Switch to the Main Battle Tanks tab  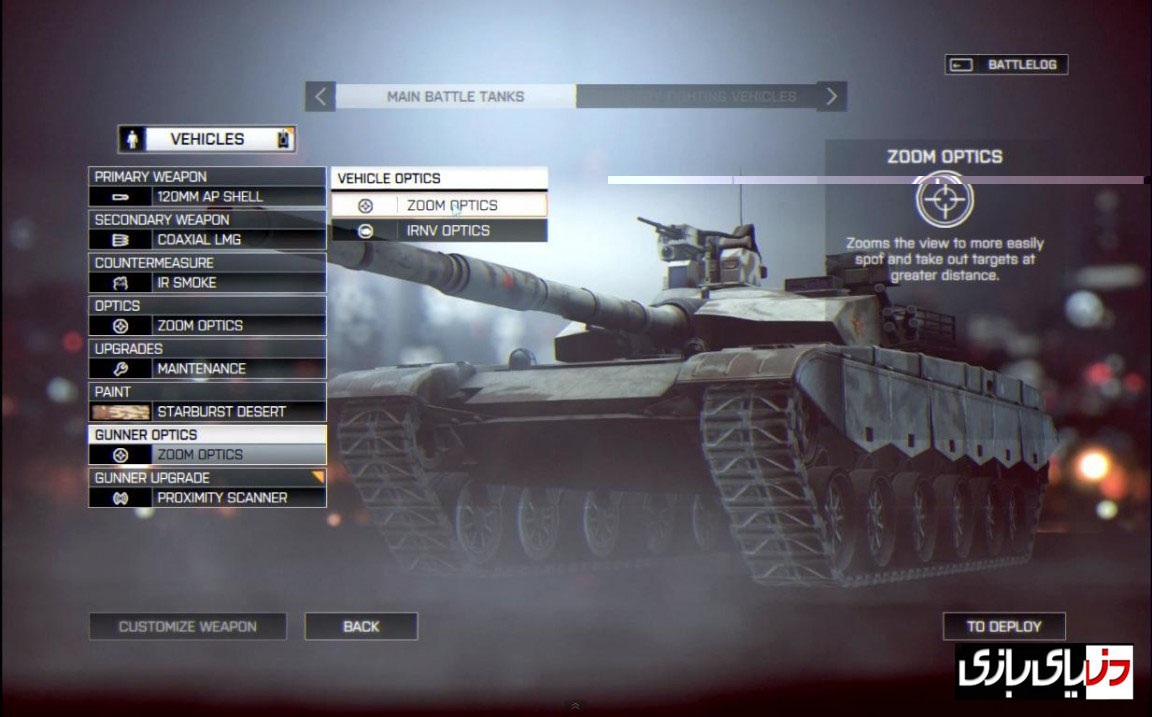coord(455,97)
